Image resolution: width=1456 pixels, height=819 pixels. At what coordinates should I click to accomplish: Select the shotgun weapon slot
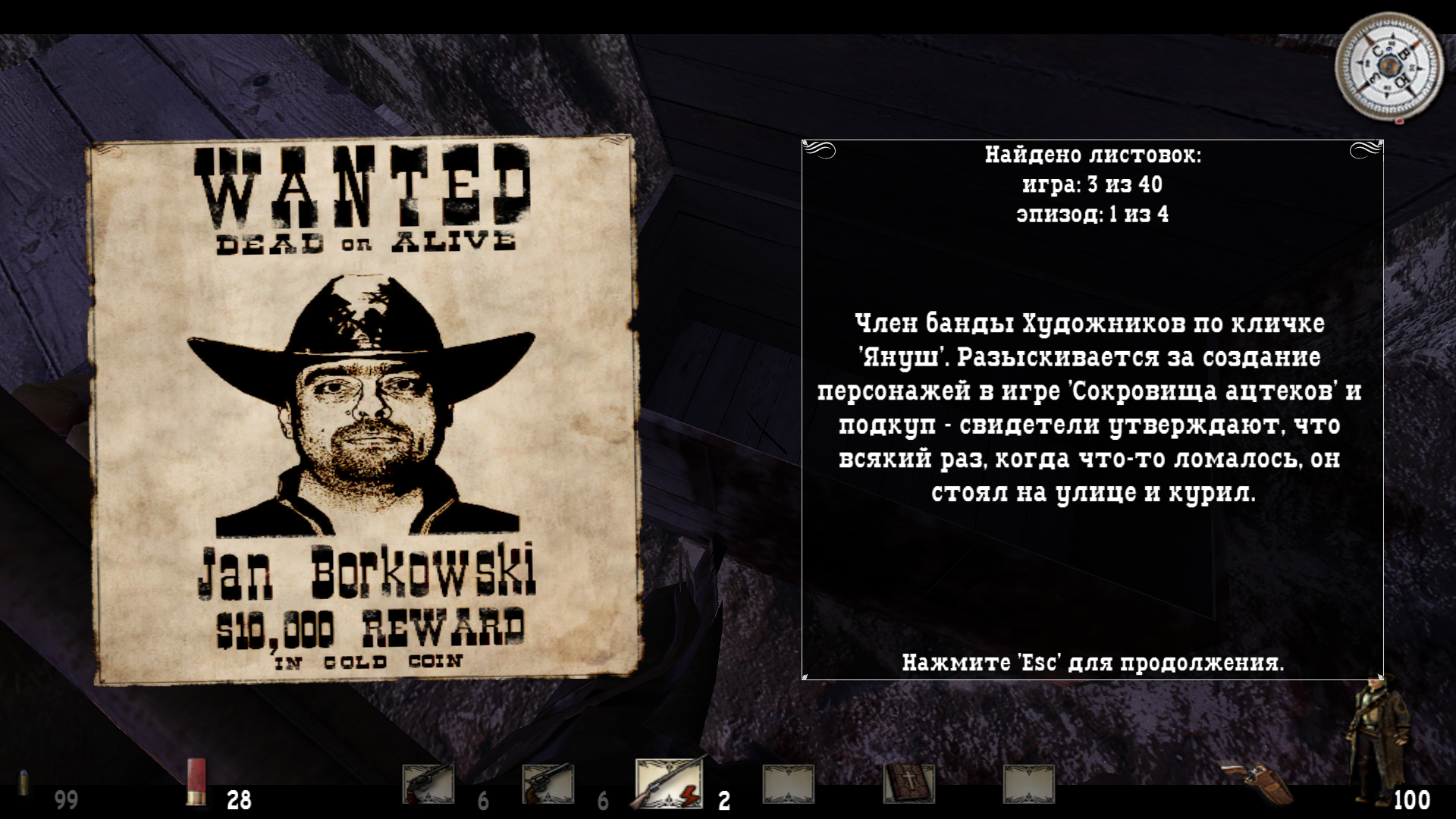pos(669,783)
